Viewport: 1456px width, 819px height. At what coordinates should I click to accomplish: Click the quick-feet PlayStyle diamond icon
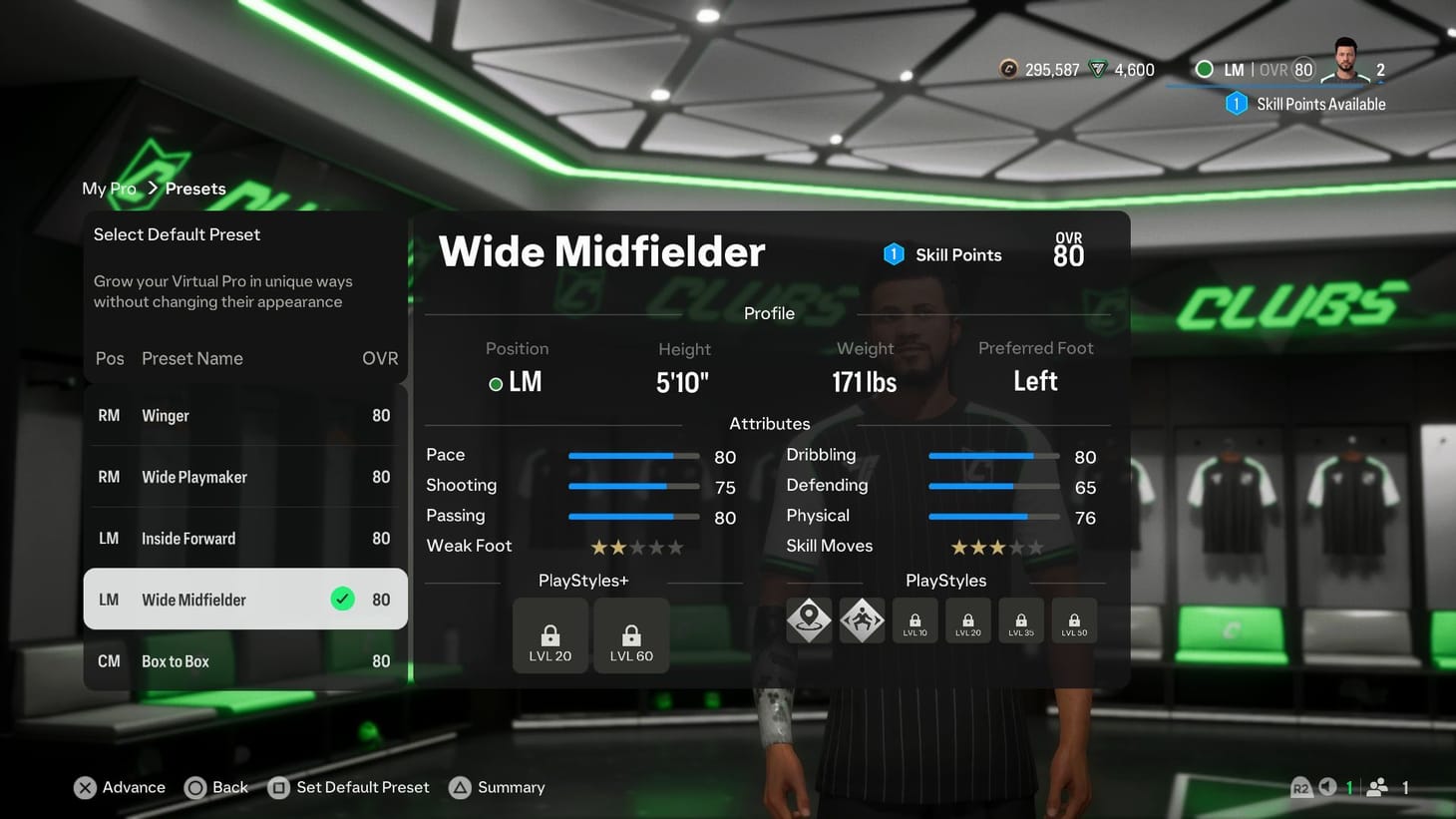tap(862, 619)
